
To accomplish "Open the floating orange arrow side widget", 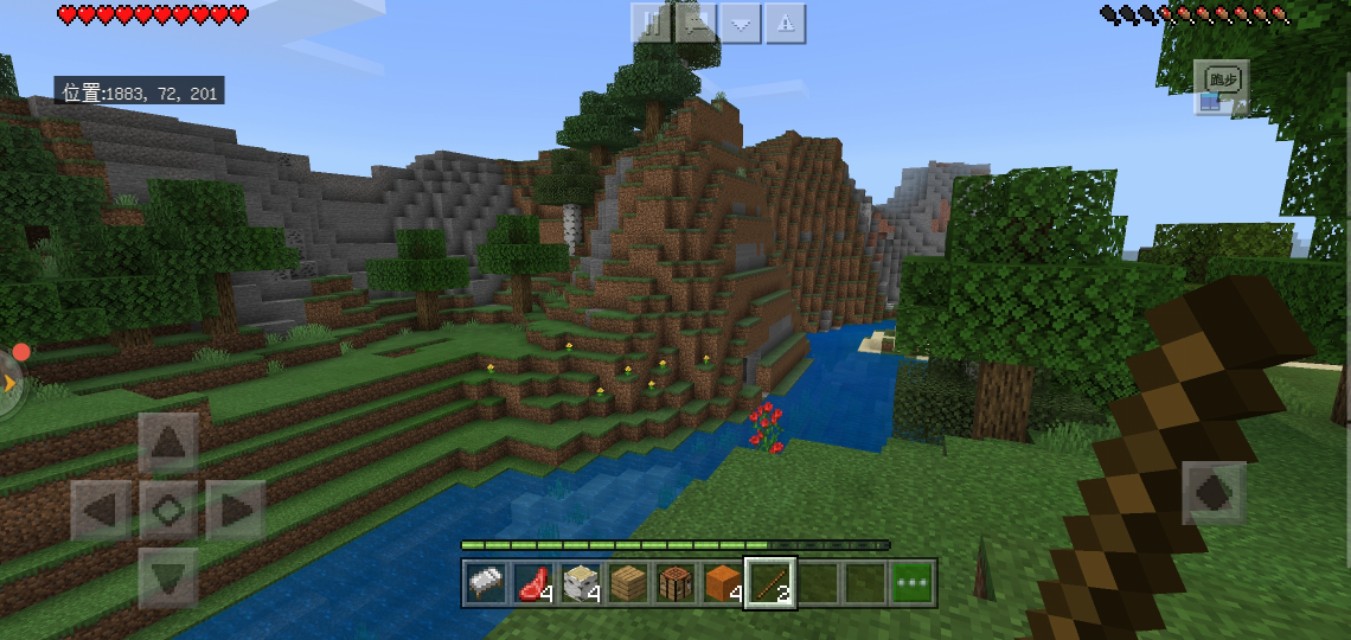I will (10, 382).
